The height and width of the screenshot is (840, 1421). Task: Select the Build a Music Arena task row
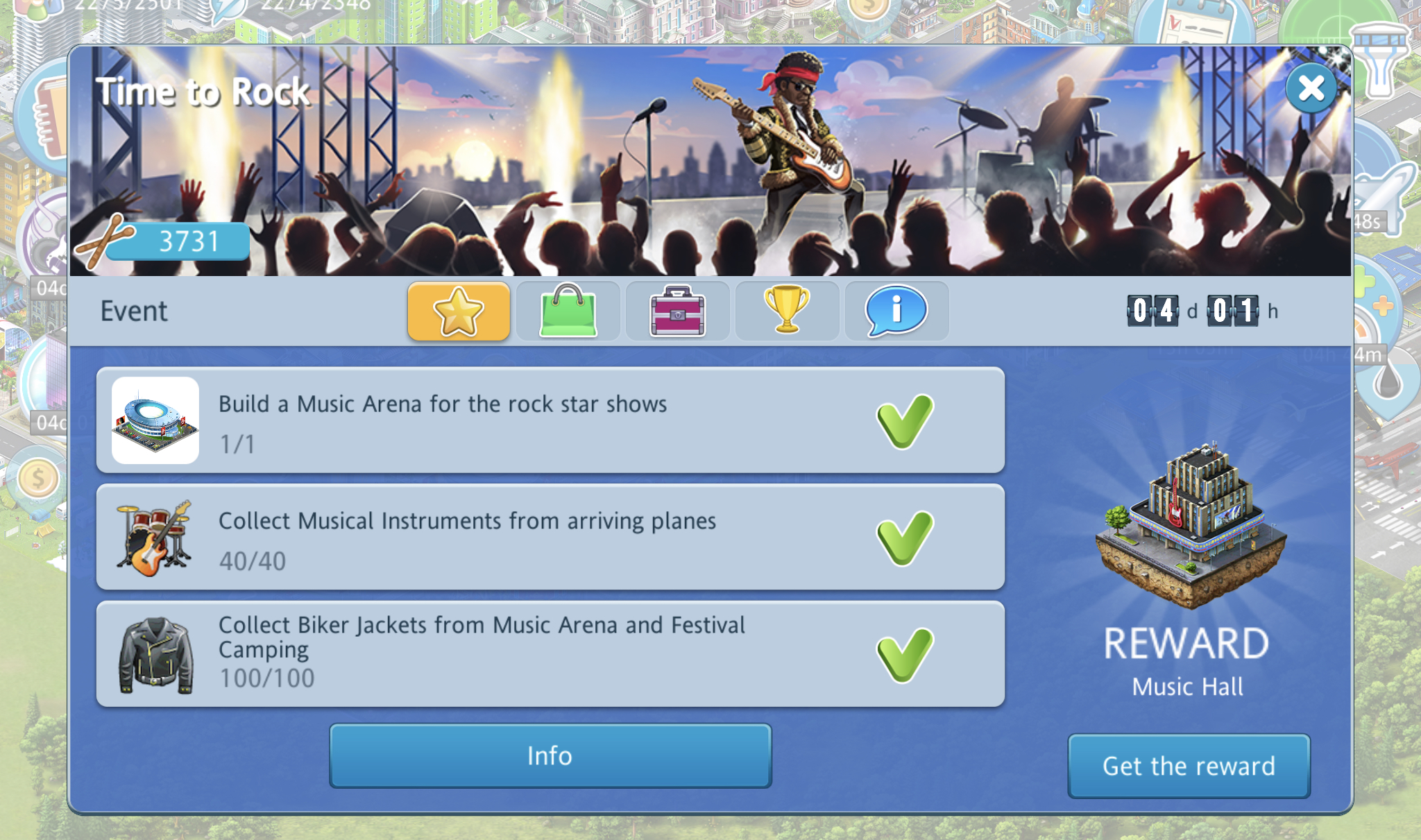pos(550,420)
